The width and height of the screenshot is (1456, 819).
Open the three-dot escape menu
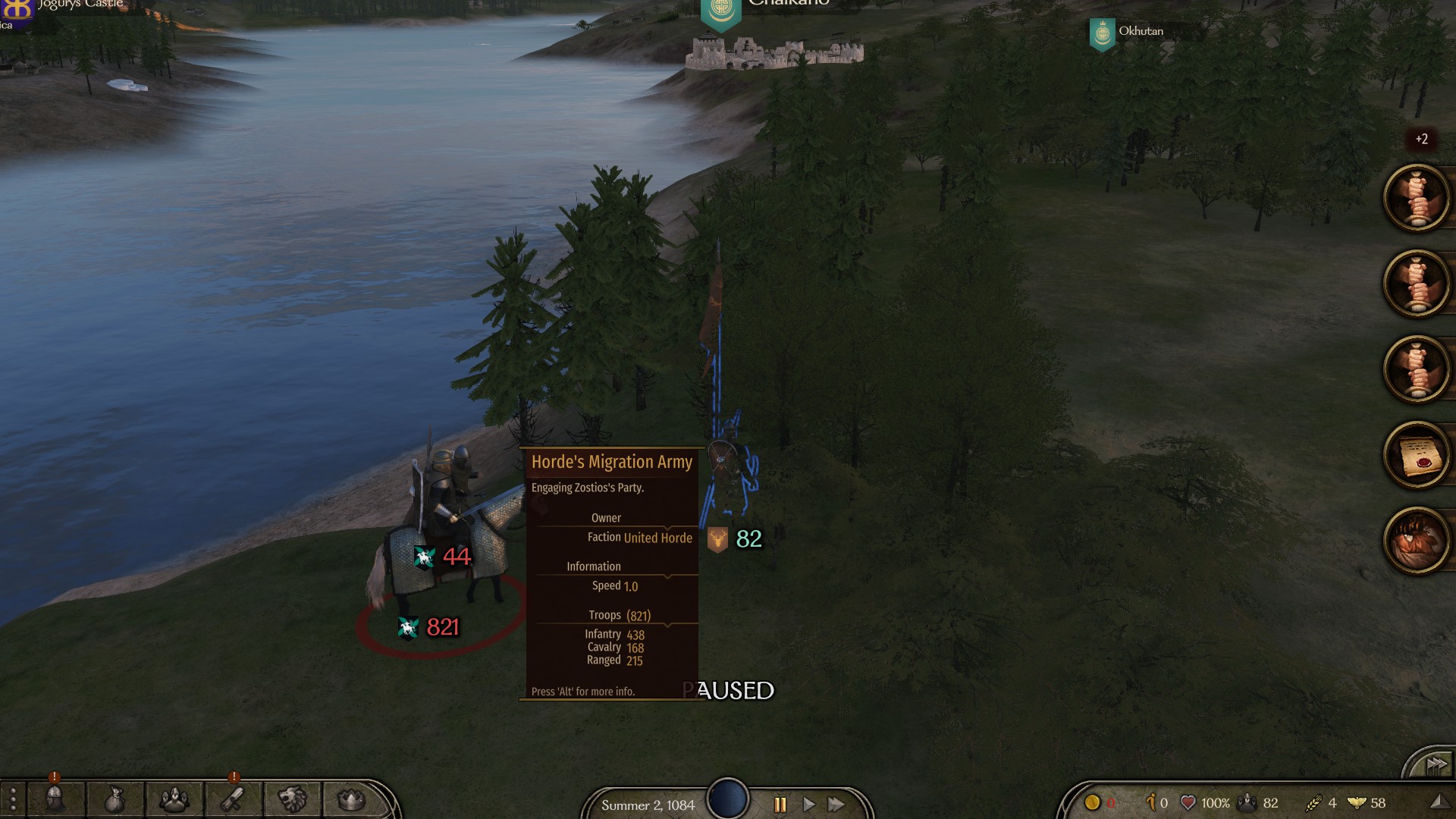point(12,800)
